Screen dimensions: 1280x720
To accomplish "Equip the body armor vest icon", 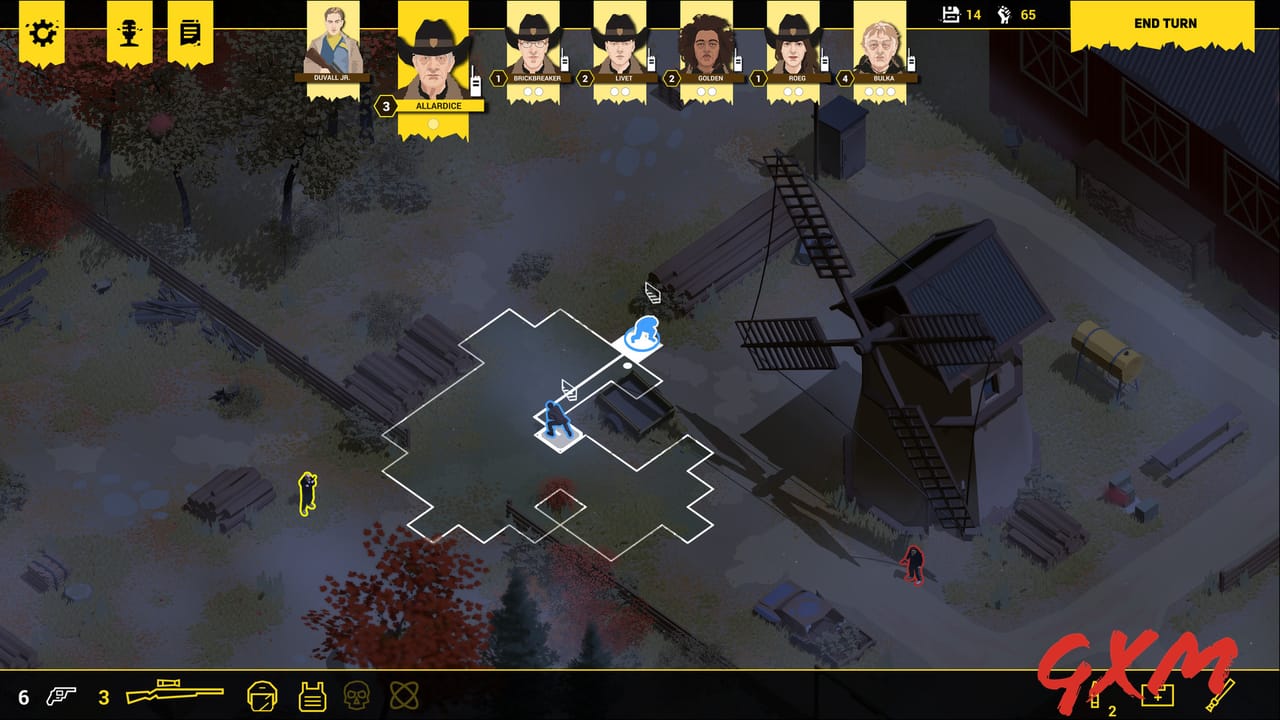I will [312, 696].
